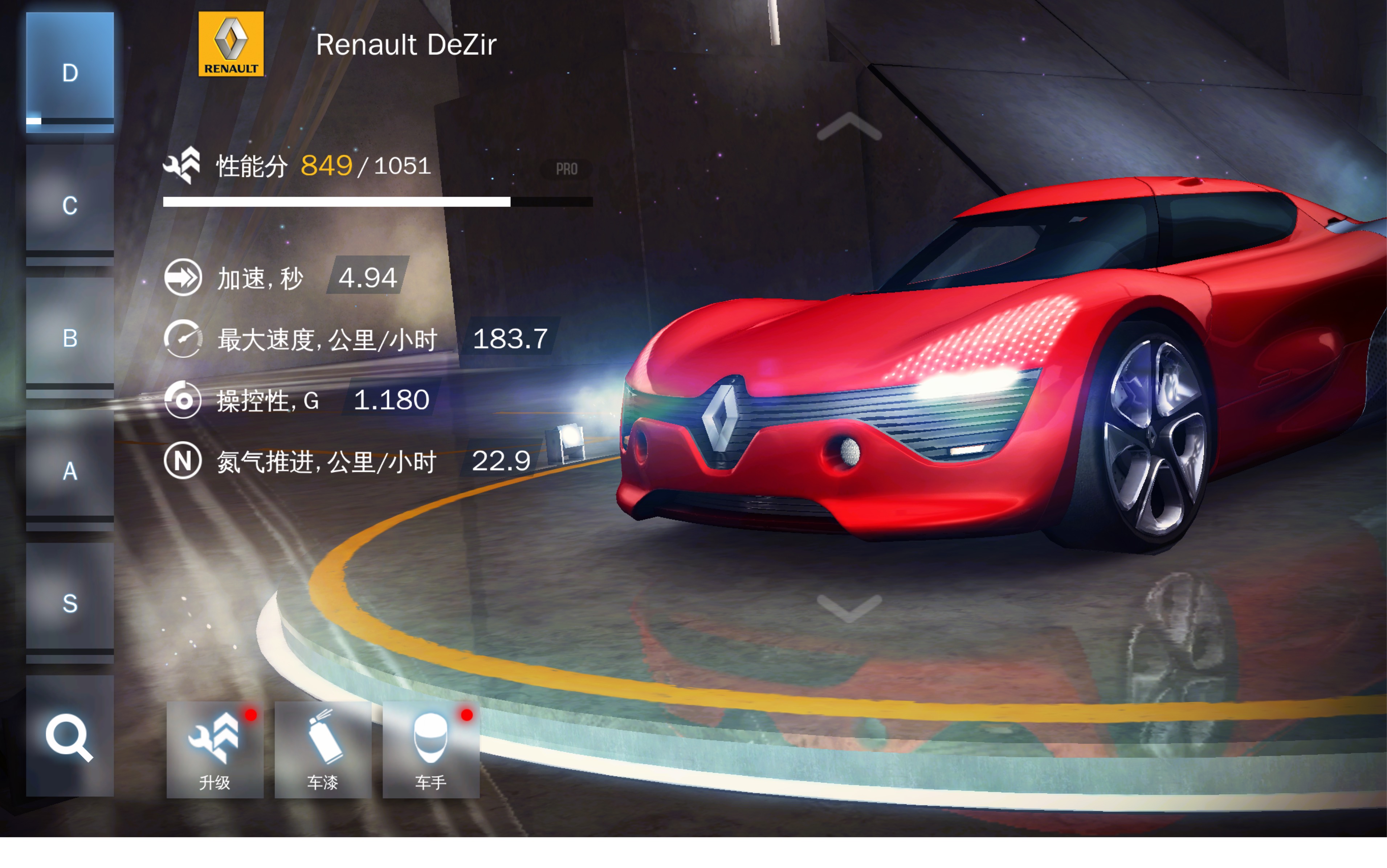Open the 车手 driver menu
Viewport: 1387px width, 868px height.
pyautogui.click(x=431, y=749)
